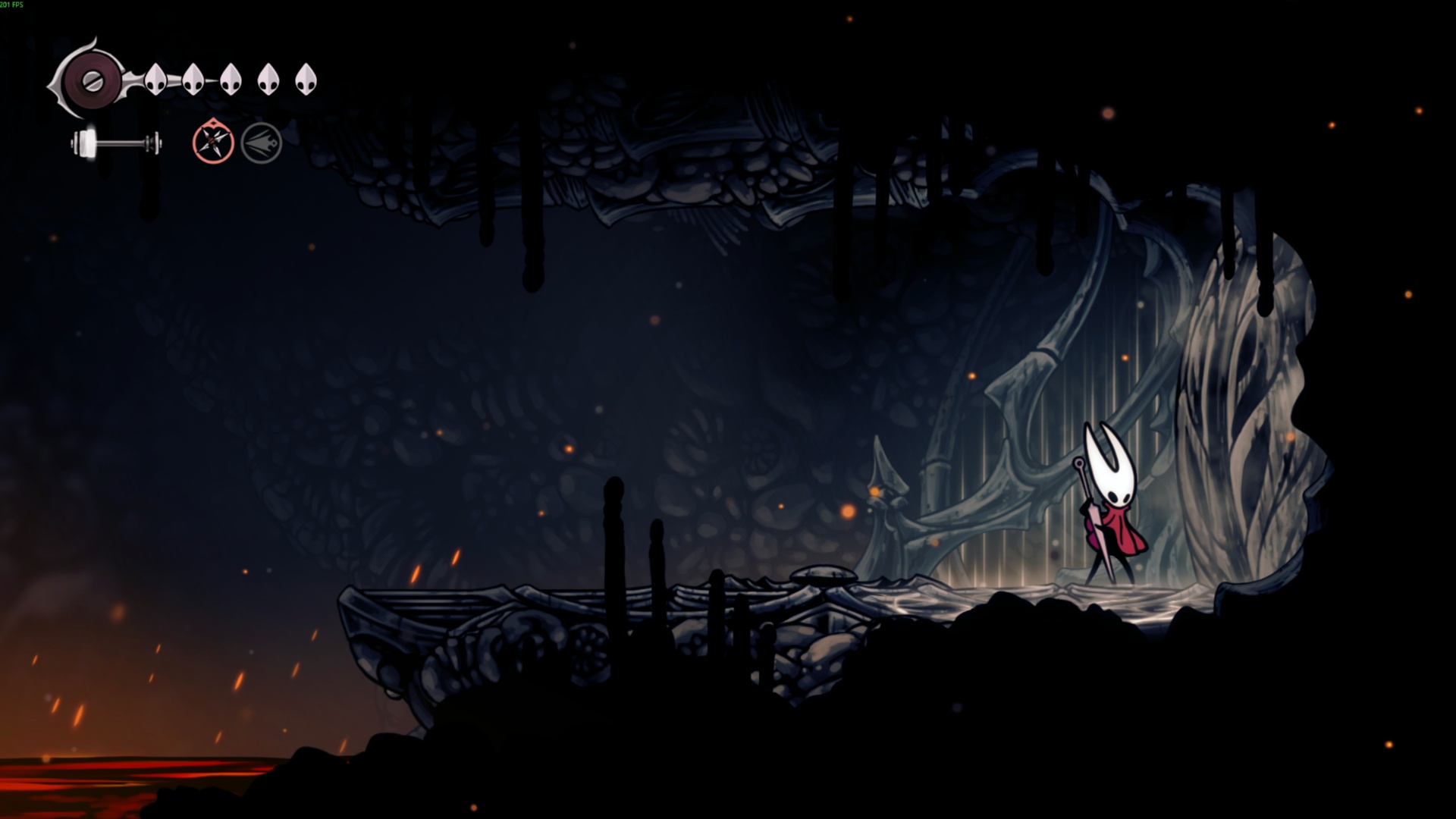Select the greyed-out dart tool icon
This screenshot has height=819, width=1456.
[x=262, y=143]
